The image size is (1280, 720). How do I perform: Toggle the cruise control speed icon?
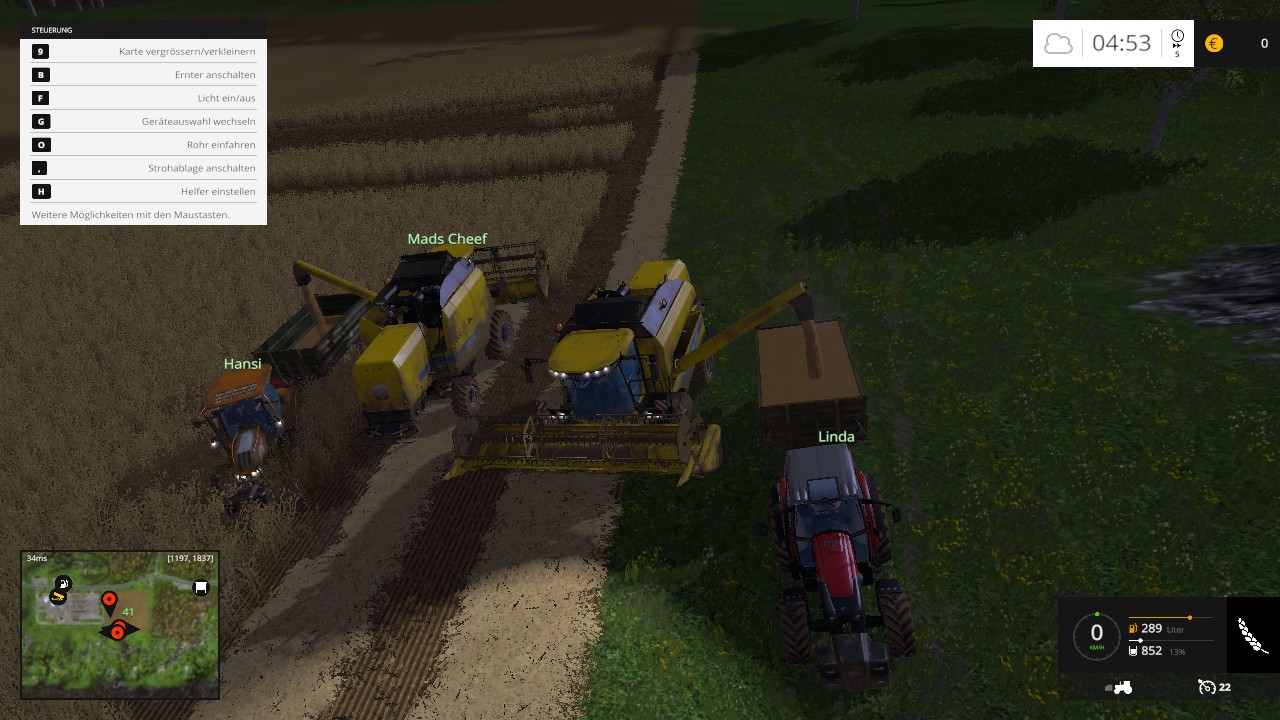point(1207,687)
